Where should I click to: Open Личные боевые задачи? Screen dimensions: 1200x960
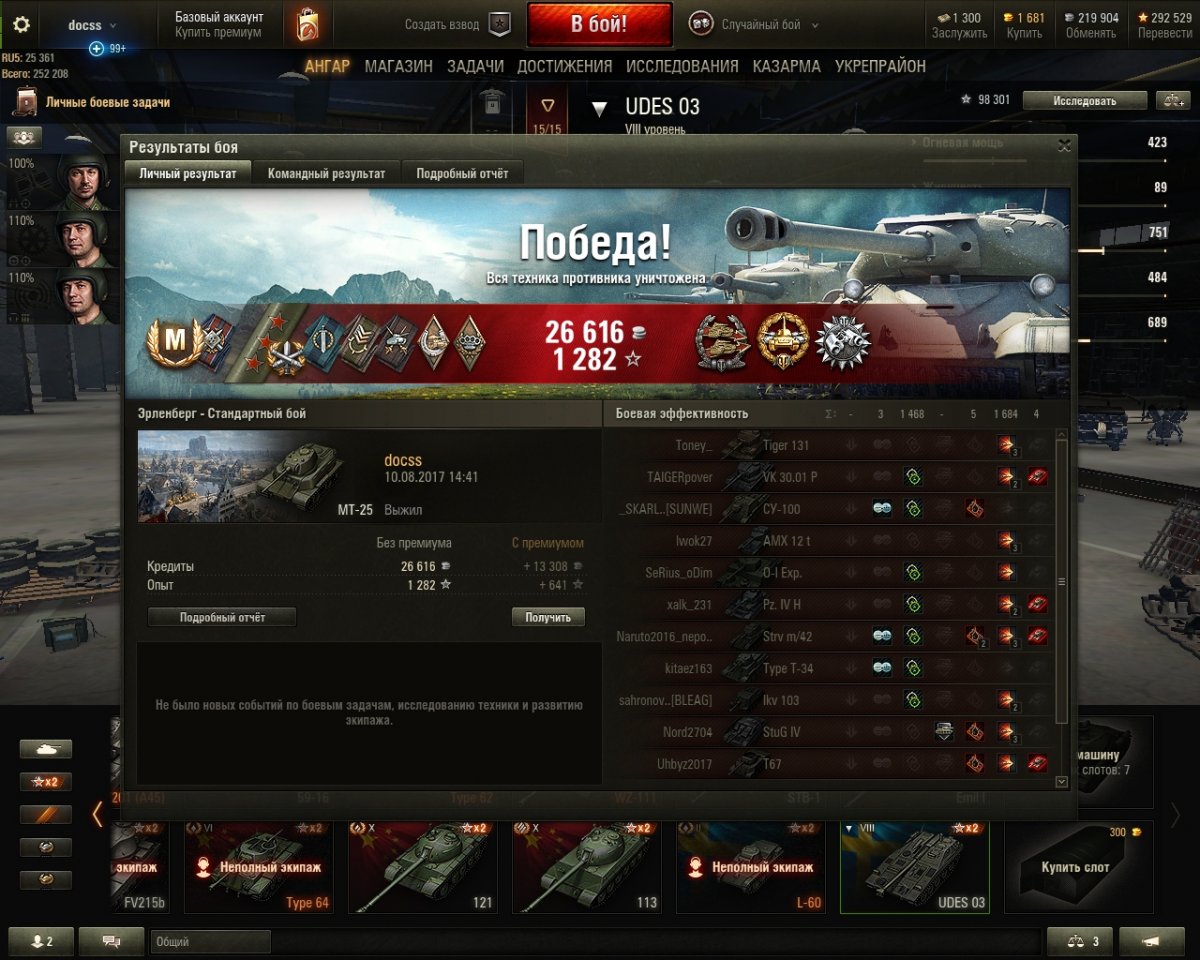[x=107, y=102]
